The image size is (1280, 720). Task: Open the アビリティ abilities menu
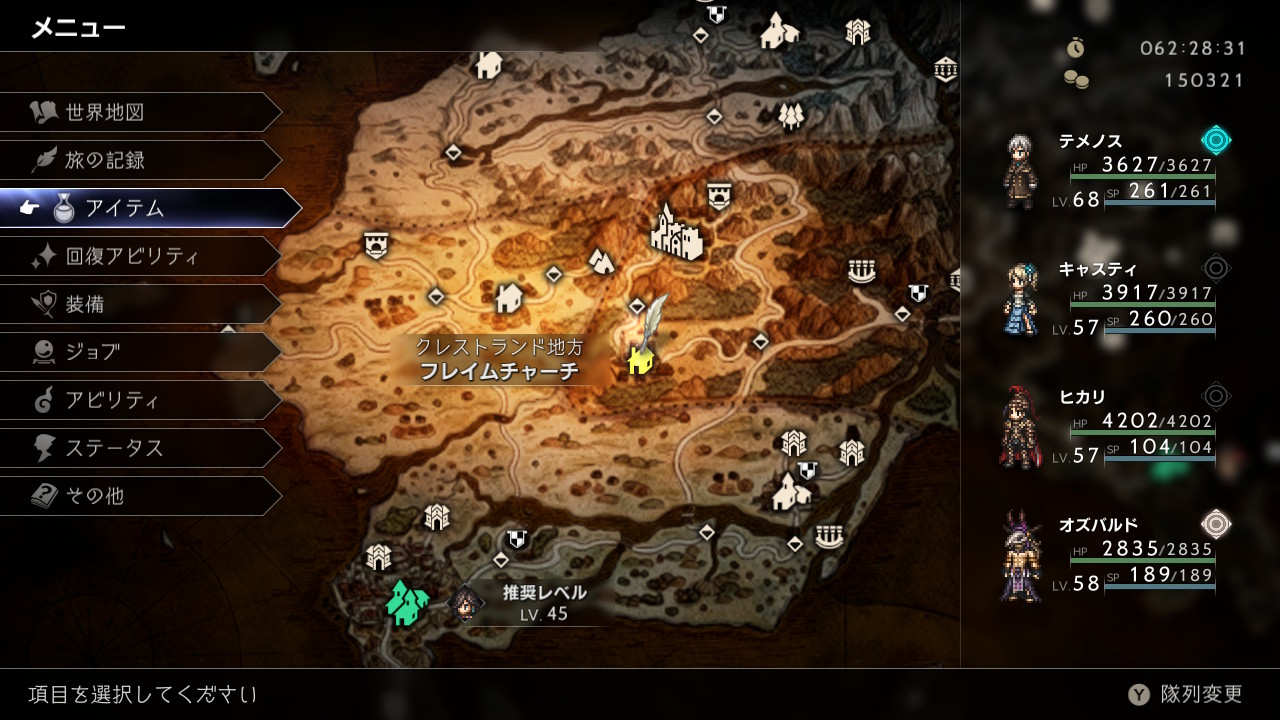[140, 400]
